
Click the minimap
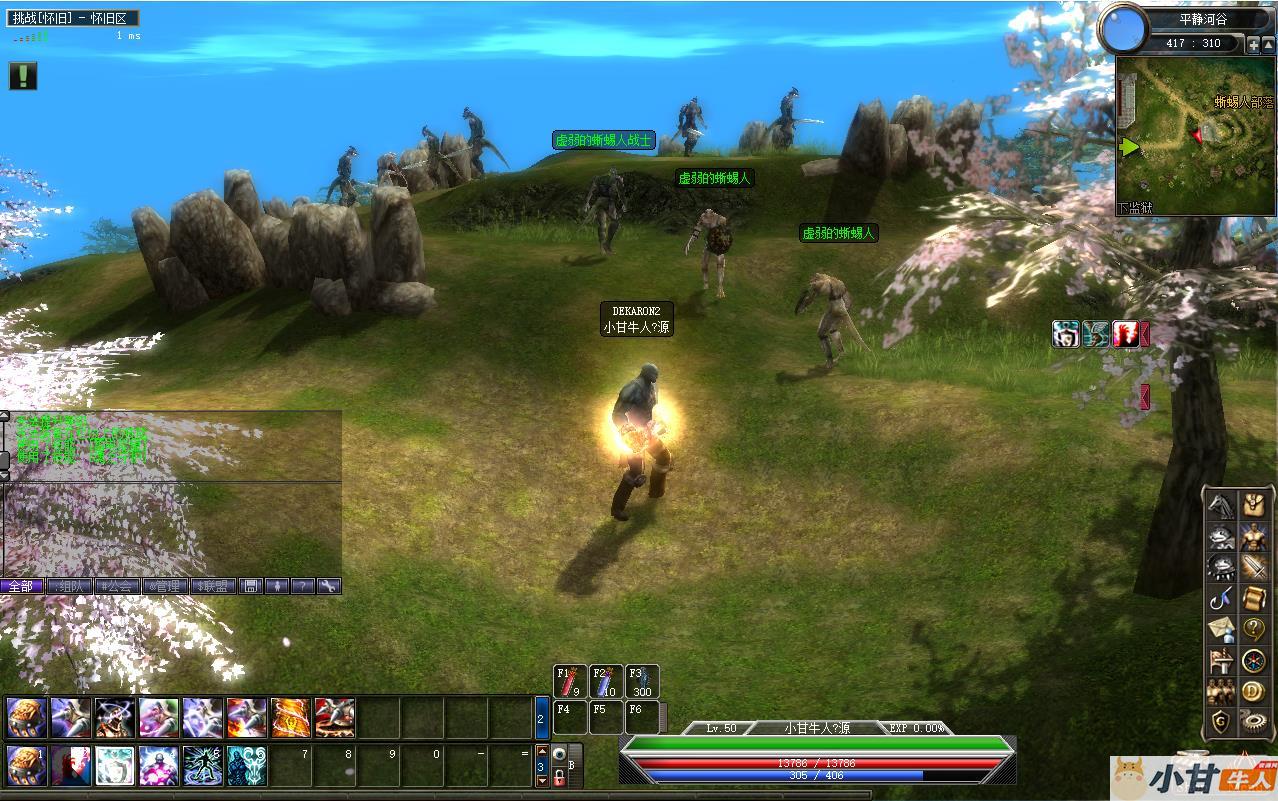(x=1195, y=135)
